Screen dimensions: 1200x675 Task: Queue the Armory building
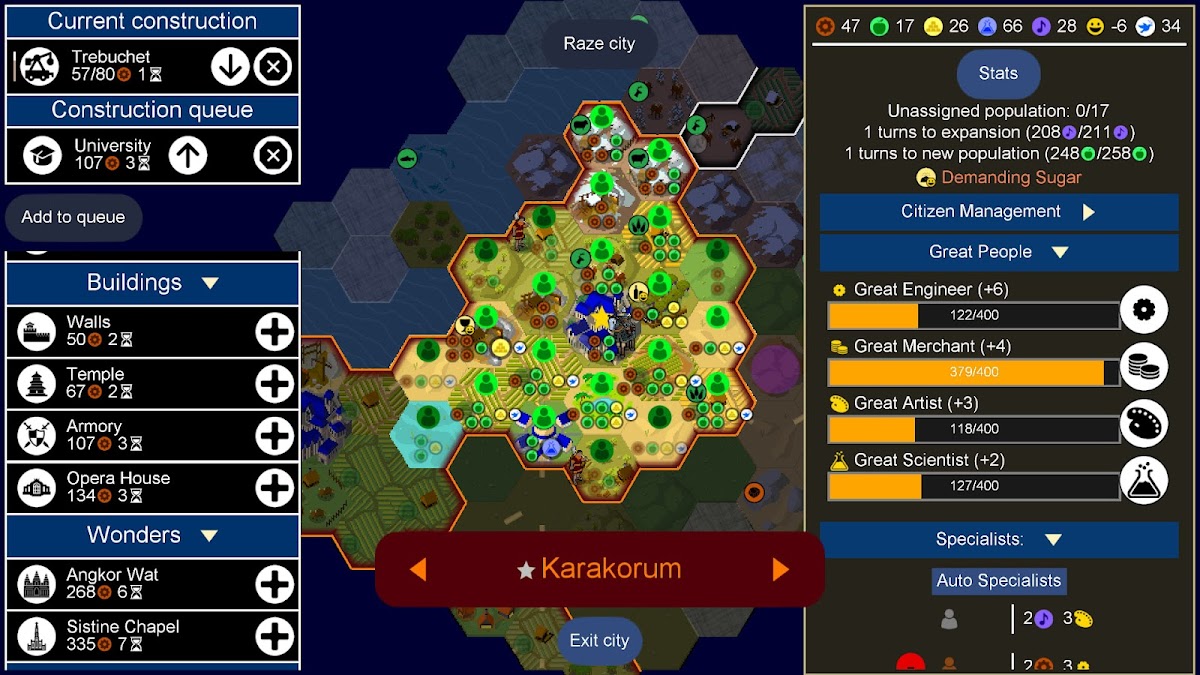(274, 435)
